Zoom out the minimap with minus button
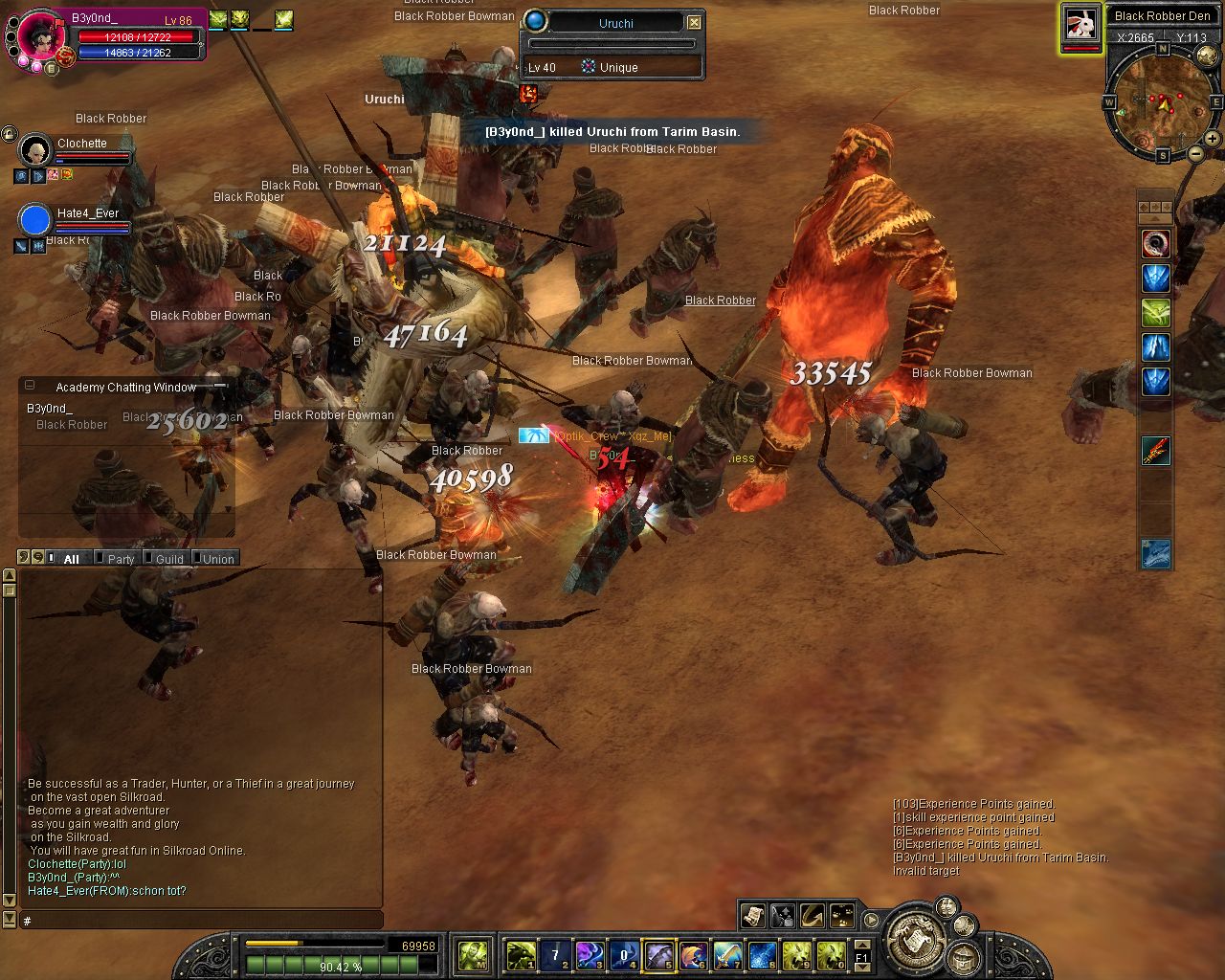 click(1196, 153)
